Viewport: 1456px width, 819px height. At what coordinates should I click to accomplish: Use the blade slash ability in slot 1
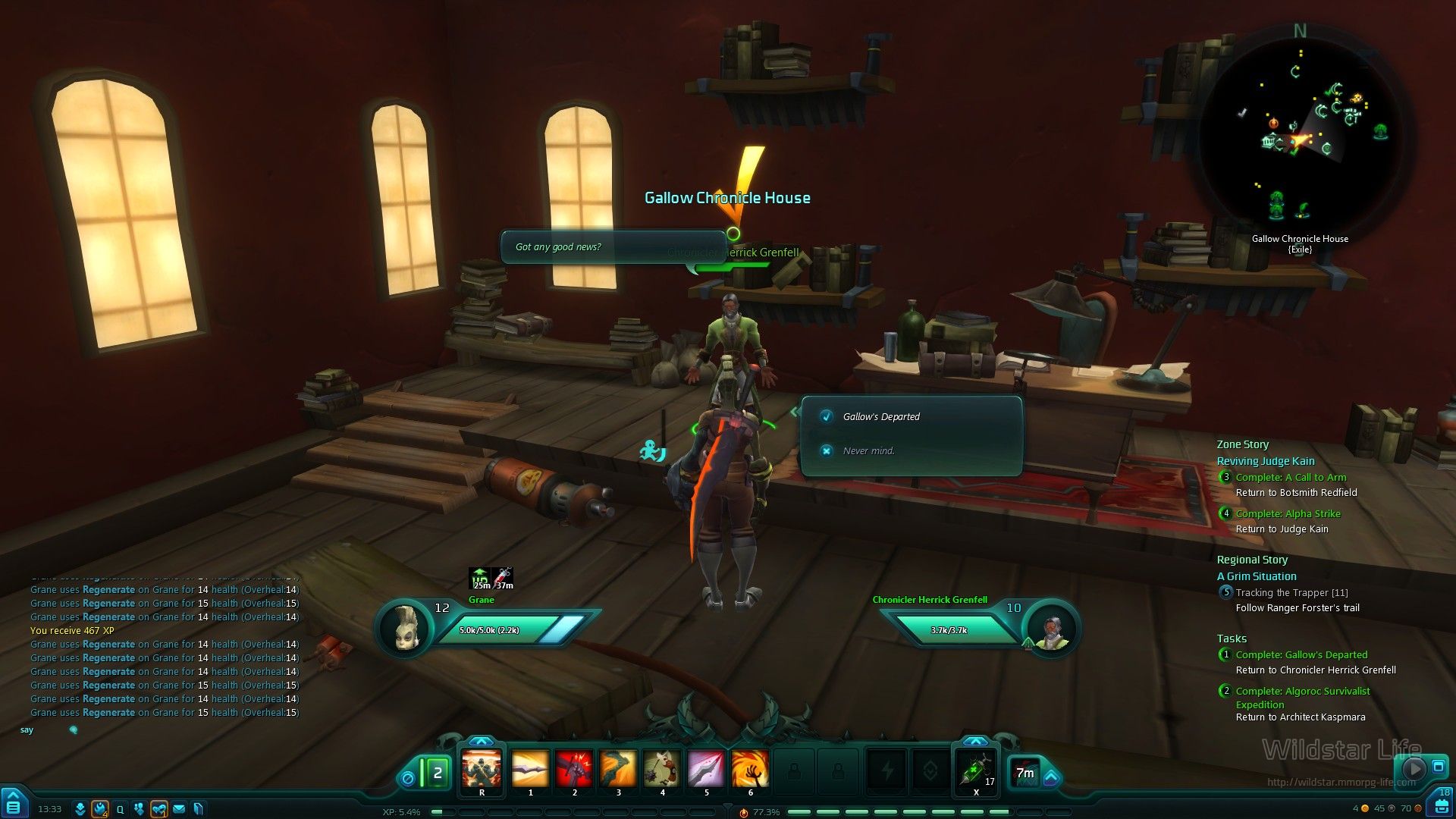pyautogui.click(x=530, y=769)
